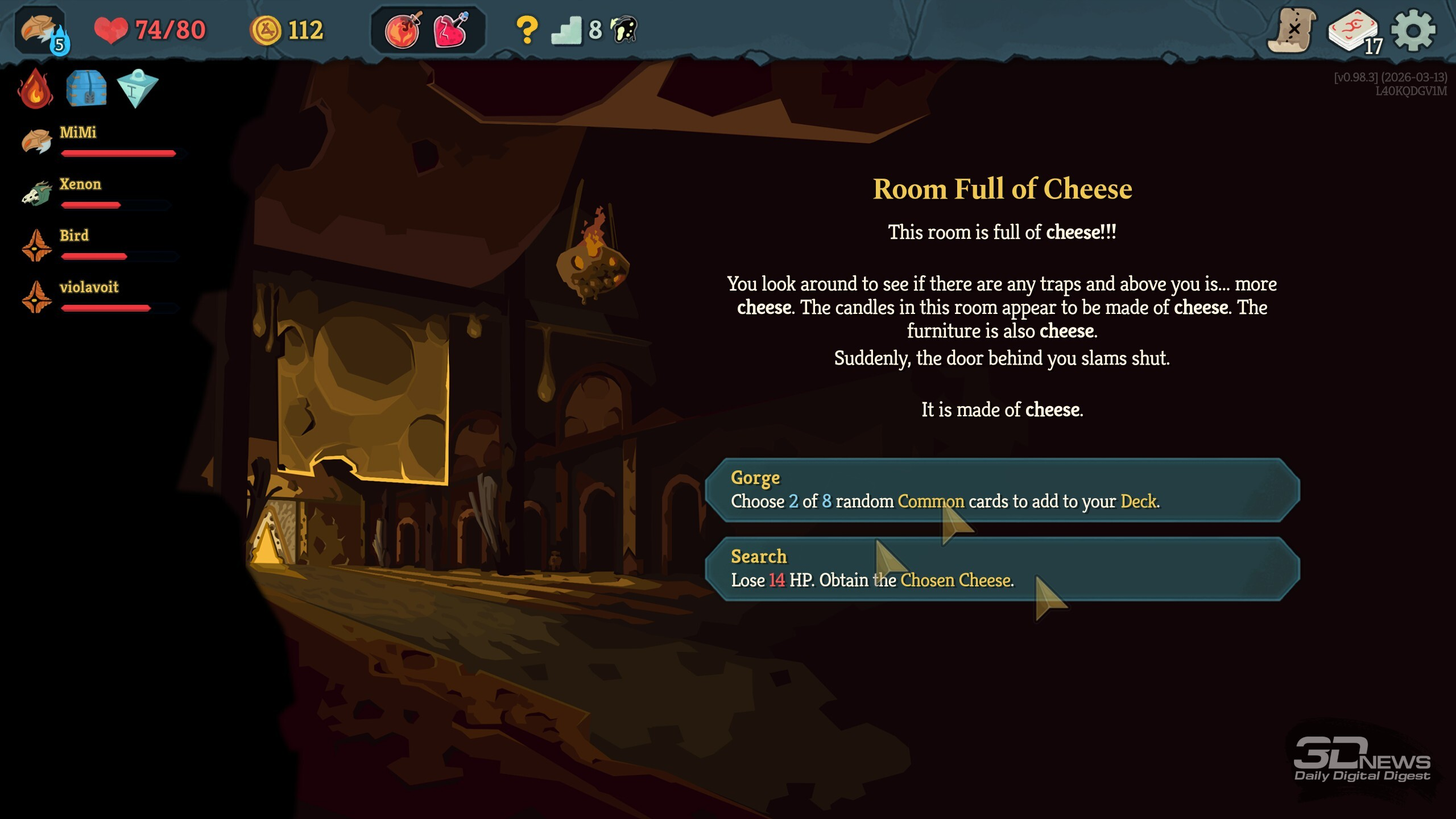The width and height of the screenshot is (1456, 819).
Task: Open the map scroll
Action: click(1292, 31)
